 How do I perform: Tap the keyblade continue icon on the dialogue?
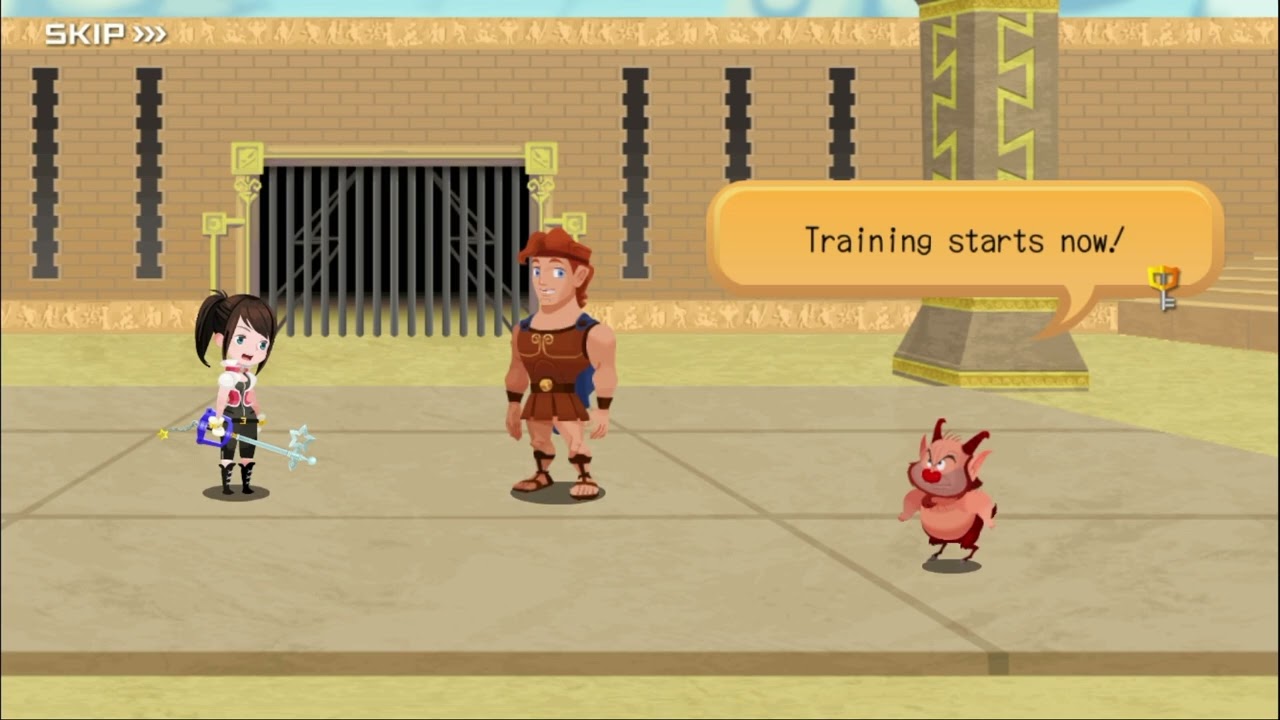(1164, 287)
